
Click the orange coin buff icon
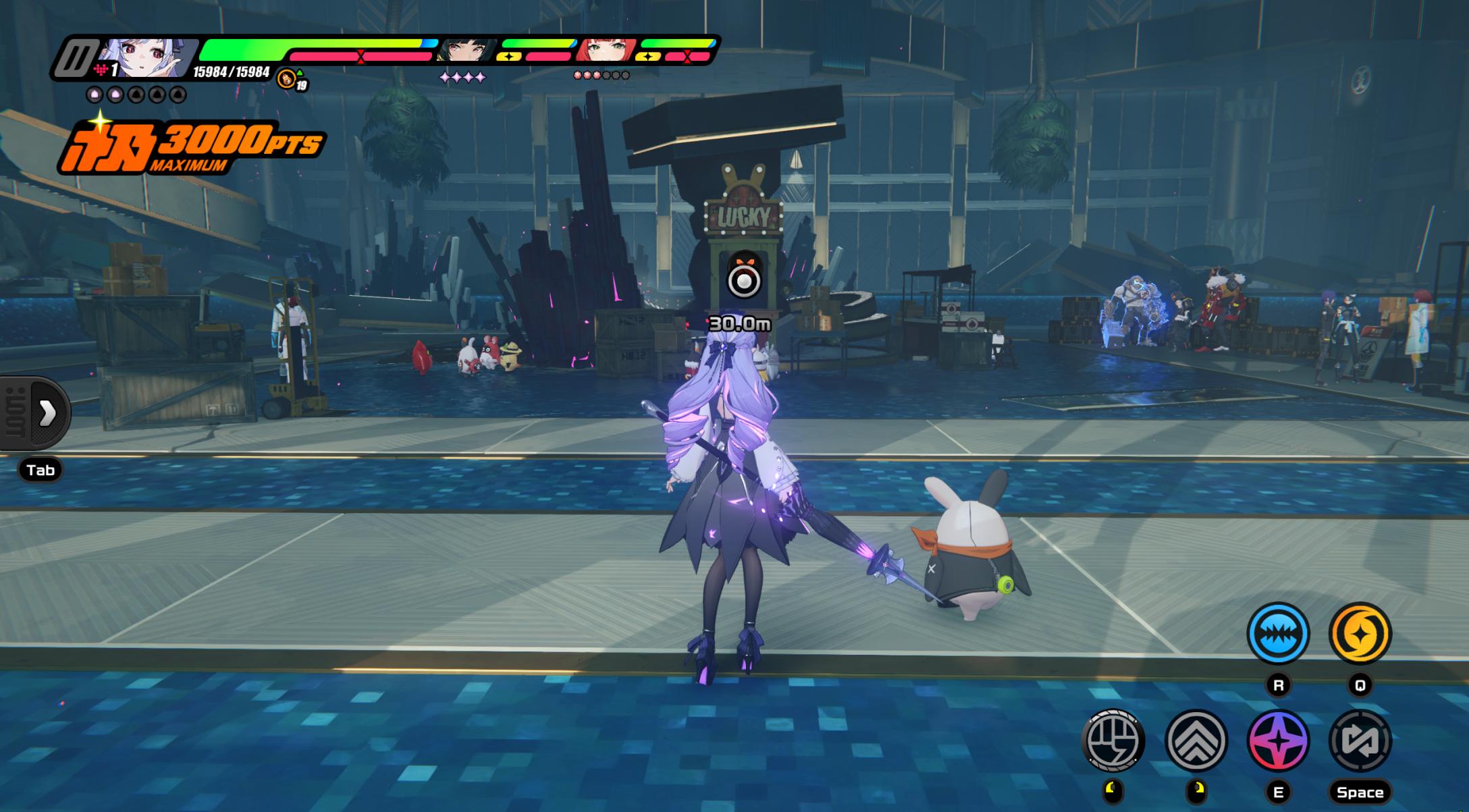click(x=287, y=79)
